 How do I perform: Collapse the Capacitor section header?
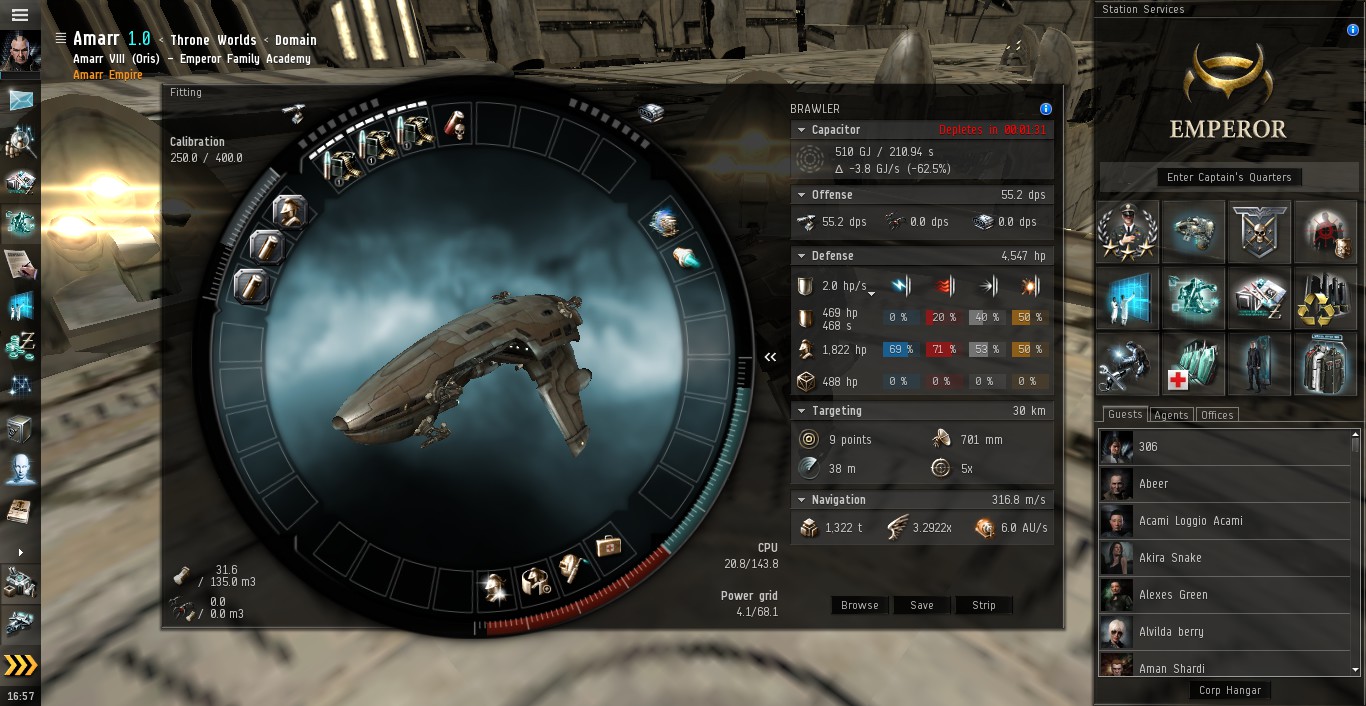click(x=800, y=130)
